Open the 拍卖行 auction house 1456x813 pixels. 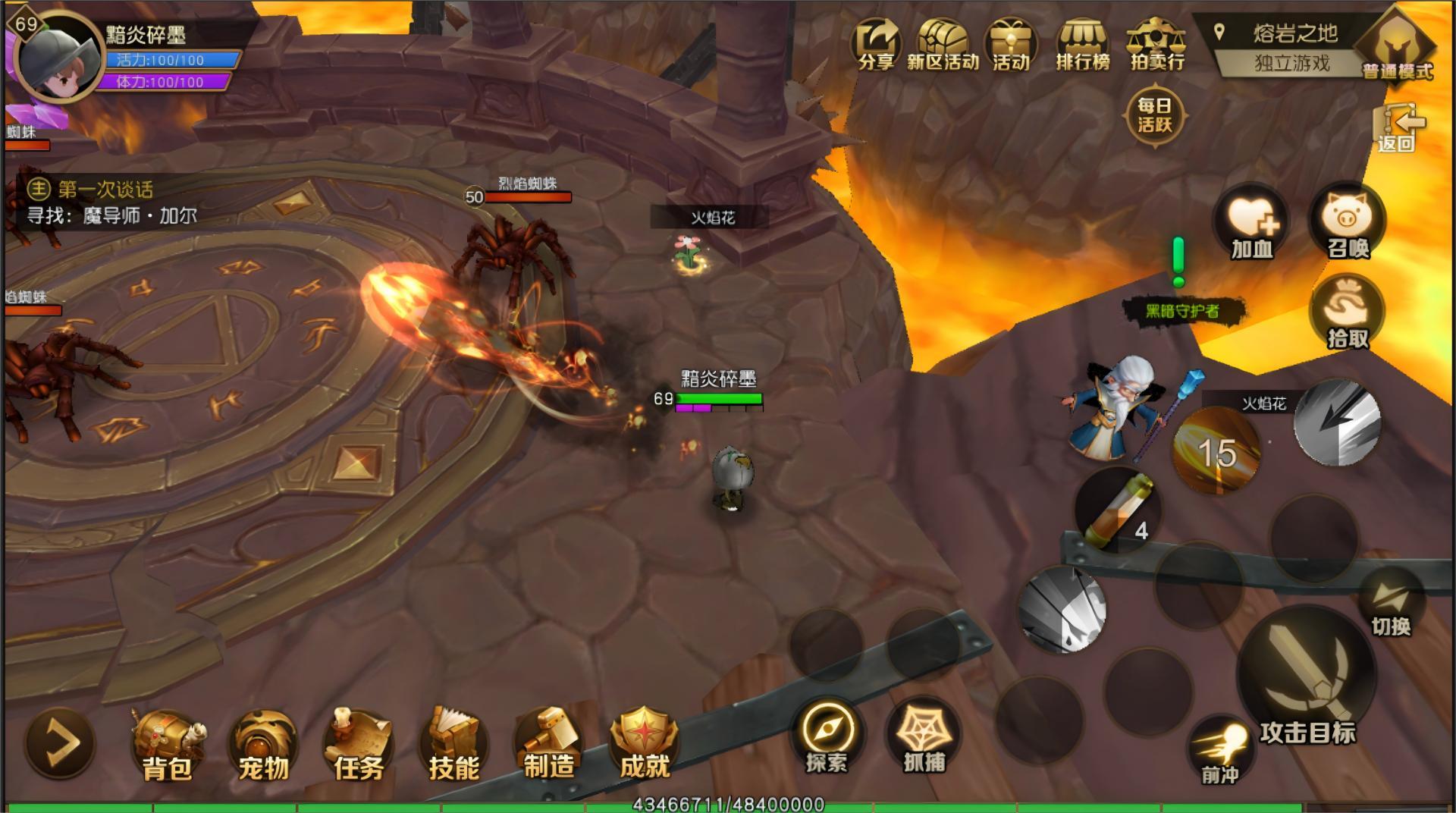(1156, 44)
